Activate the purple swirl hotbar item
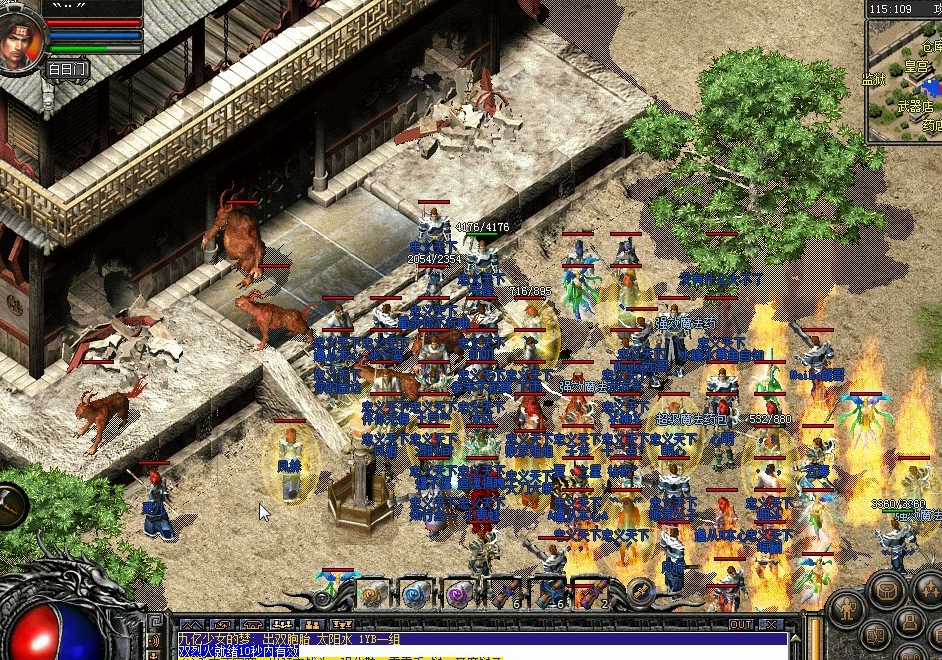 coord(458,594)
